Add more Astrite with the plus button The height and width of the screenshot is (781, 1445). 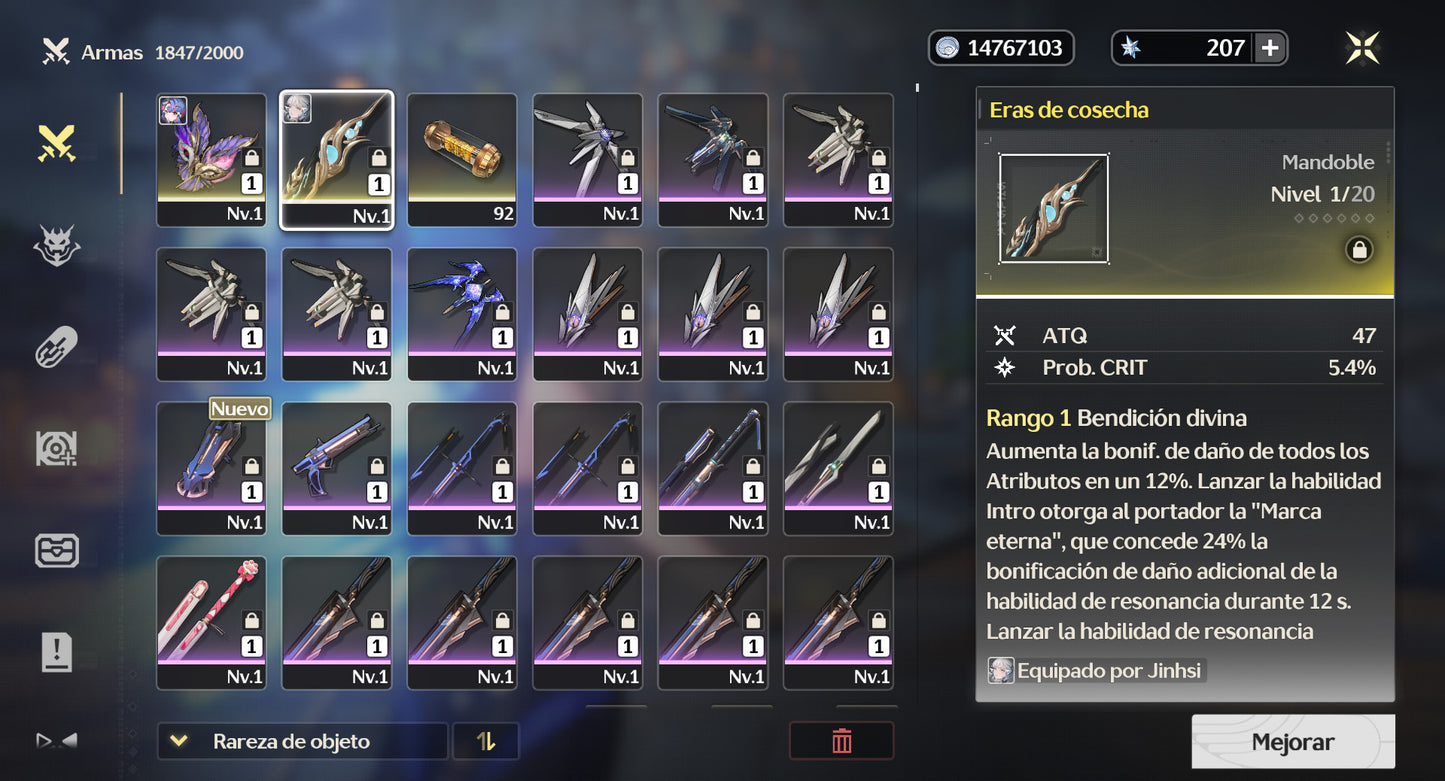(1269, 48)
